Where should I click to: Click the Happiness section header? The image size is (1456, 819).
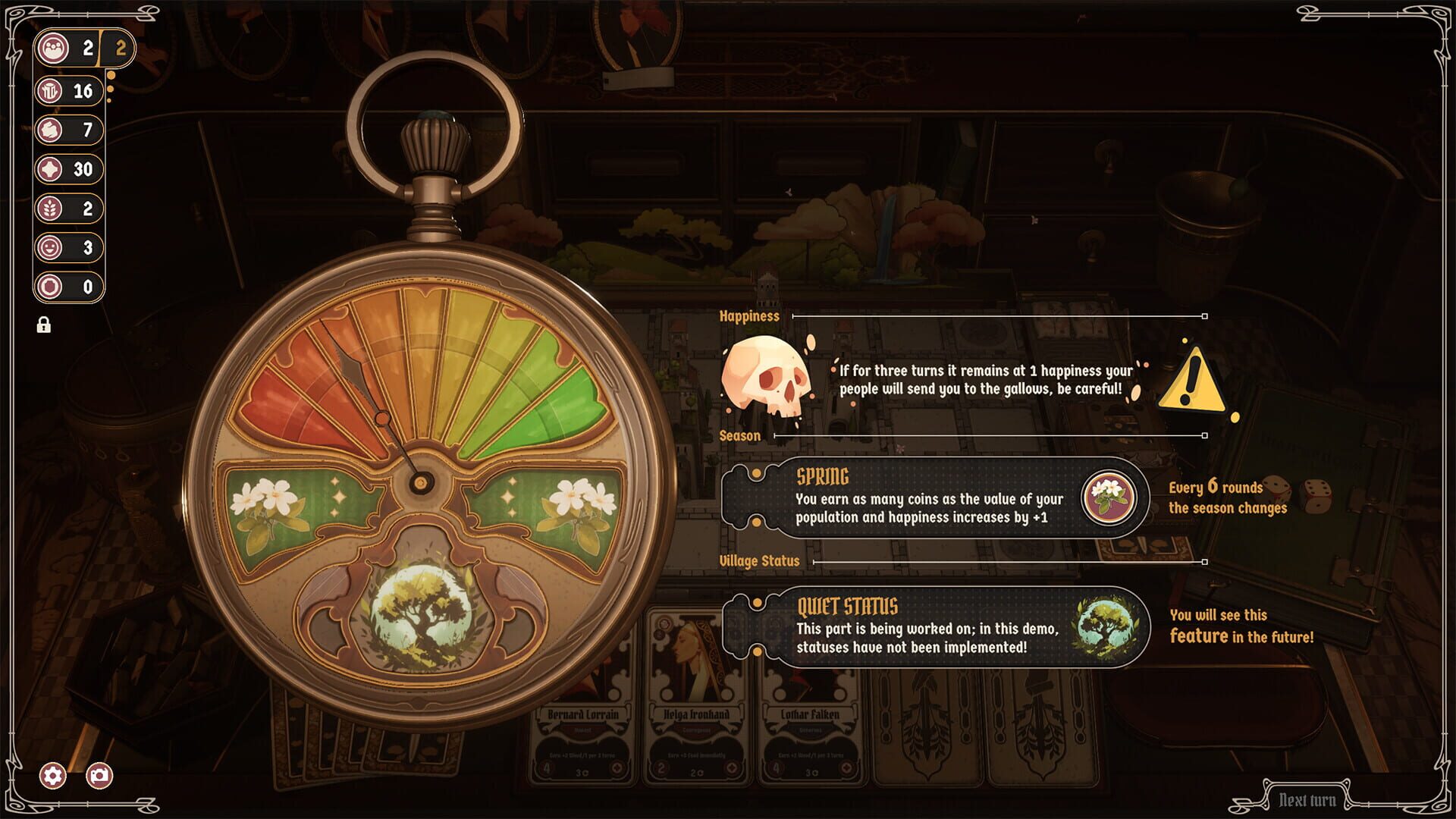(749, 315)
